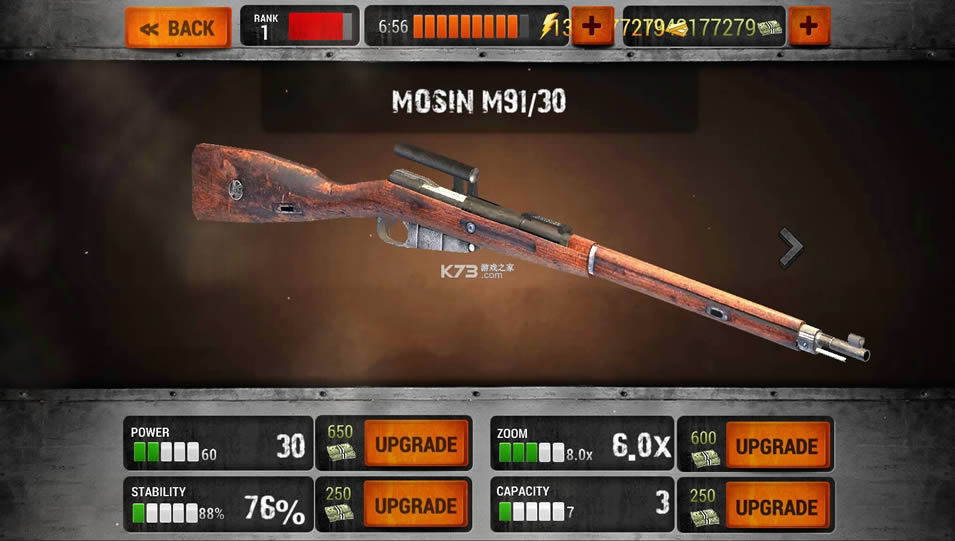The image size is (955, 541).
Task: Show the next weapon with the right arrow
Action: tap(790, 247)
